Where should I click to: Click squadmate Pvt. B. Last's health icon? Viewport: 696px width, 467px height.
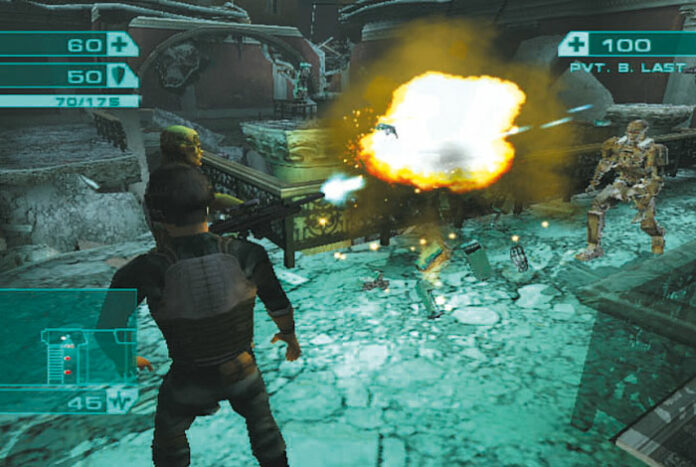(574, 44)
